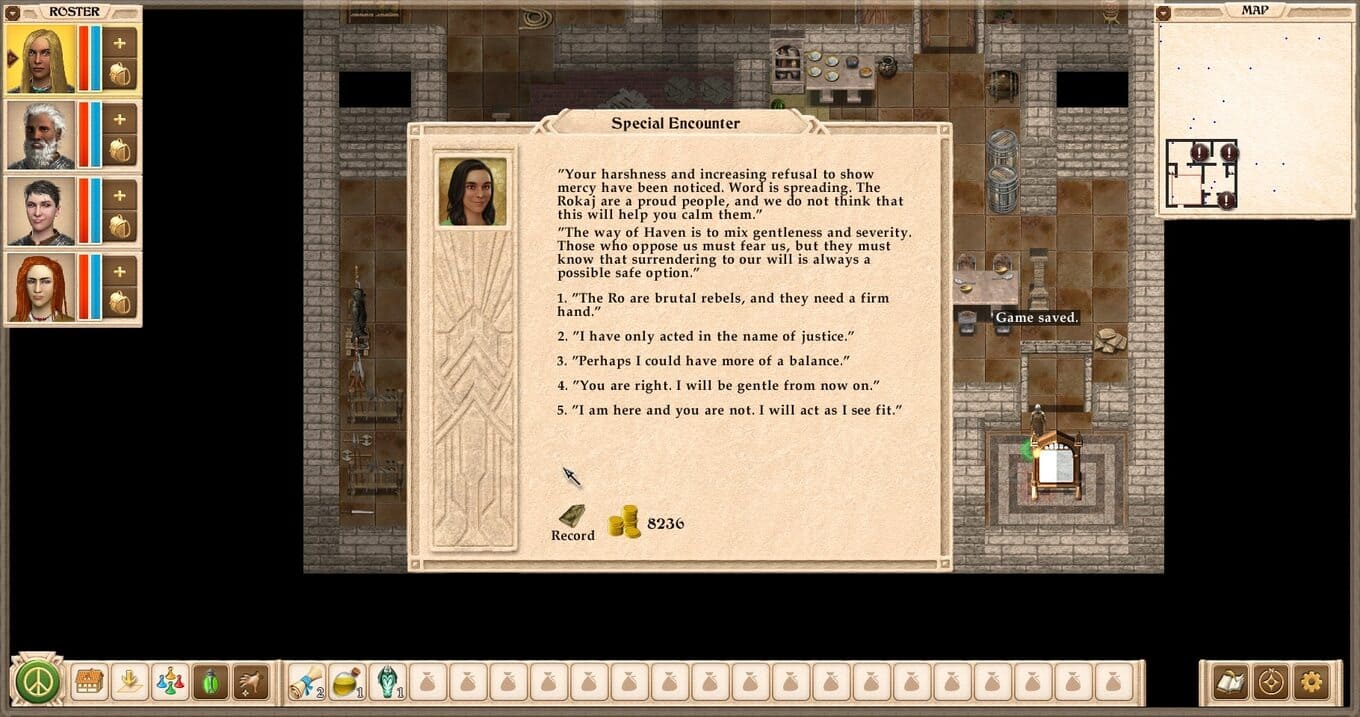The height and width of the screenshot is (717, 1360).
Task: Click the plus button beside the bearded man
Action: [120, 119]
